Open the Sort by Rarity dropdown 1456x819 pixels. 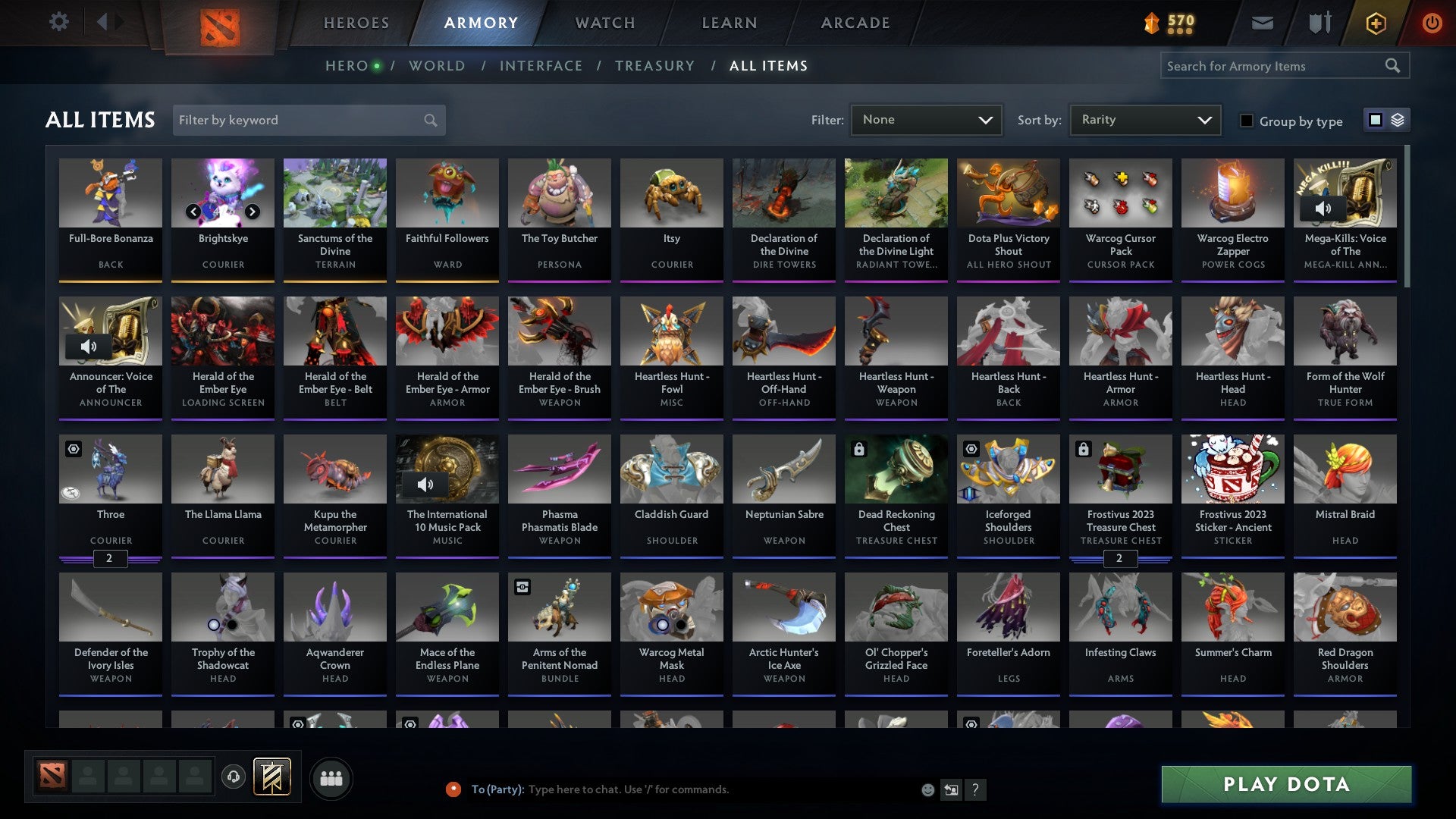[x=1144, y=119]
